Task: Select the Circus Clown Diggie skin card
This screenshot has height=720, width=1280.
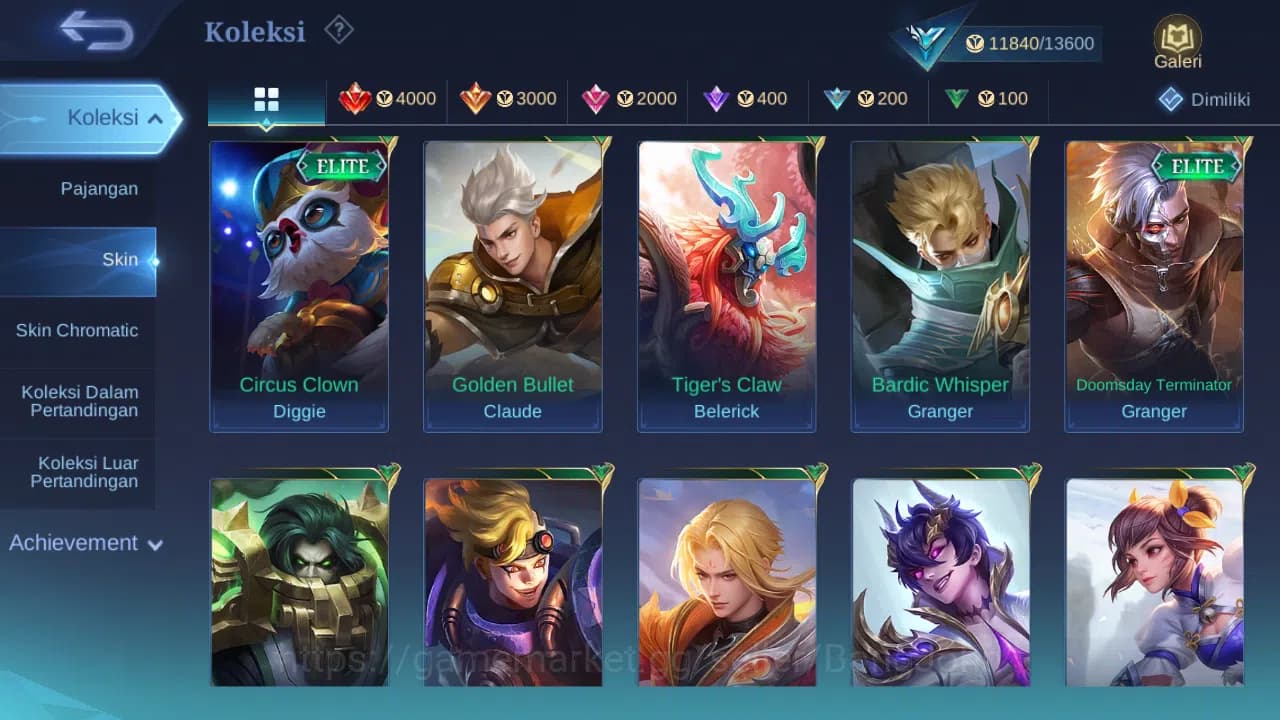Action: pyautogui.click(x=298, y=285)
